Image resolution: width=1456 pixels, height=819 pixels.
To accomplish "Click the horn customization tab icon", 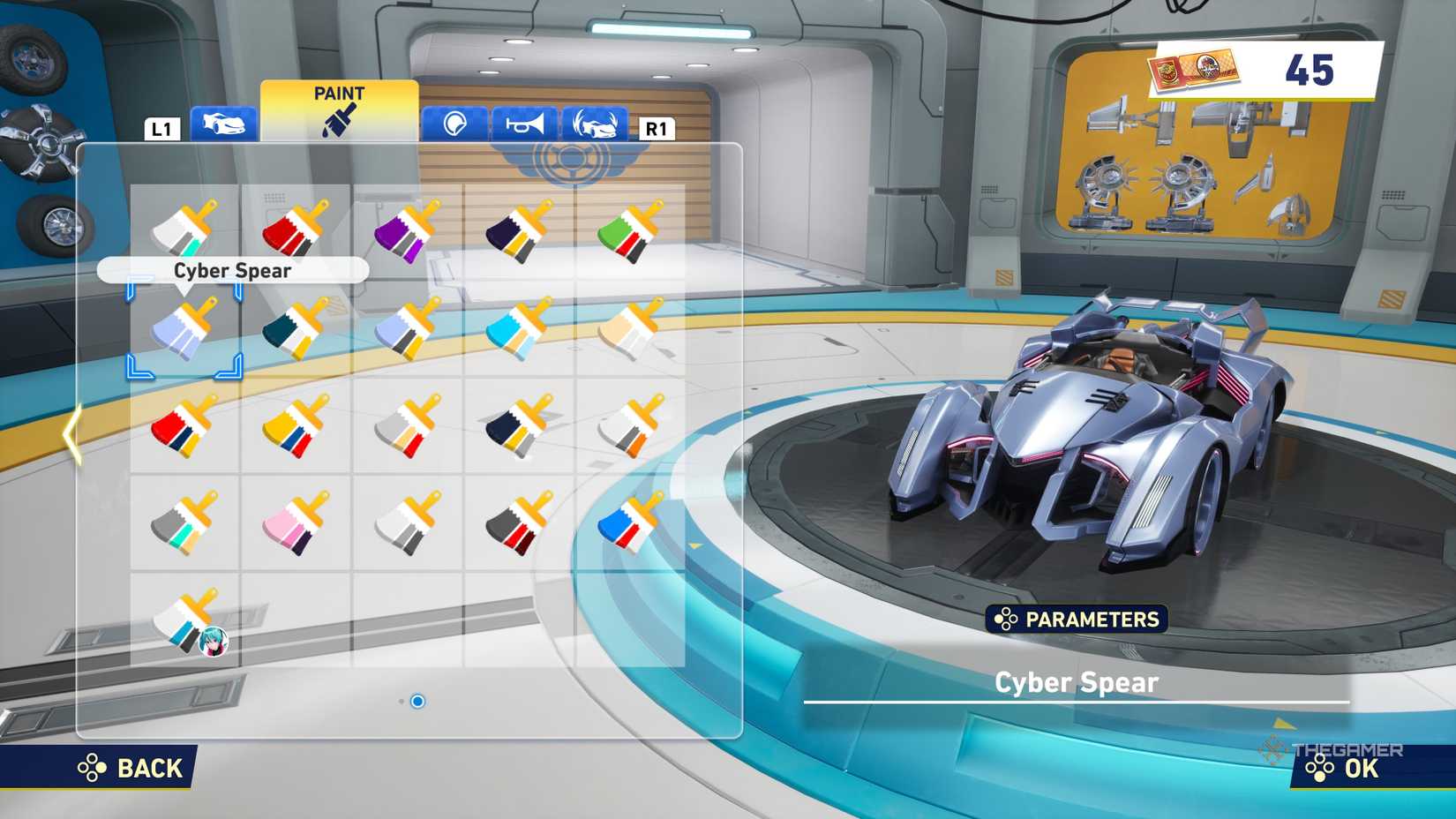I will [523, 124].
